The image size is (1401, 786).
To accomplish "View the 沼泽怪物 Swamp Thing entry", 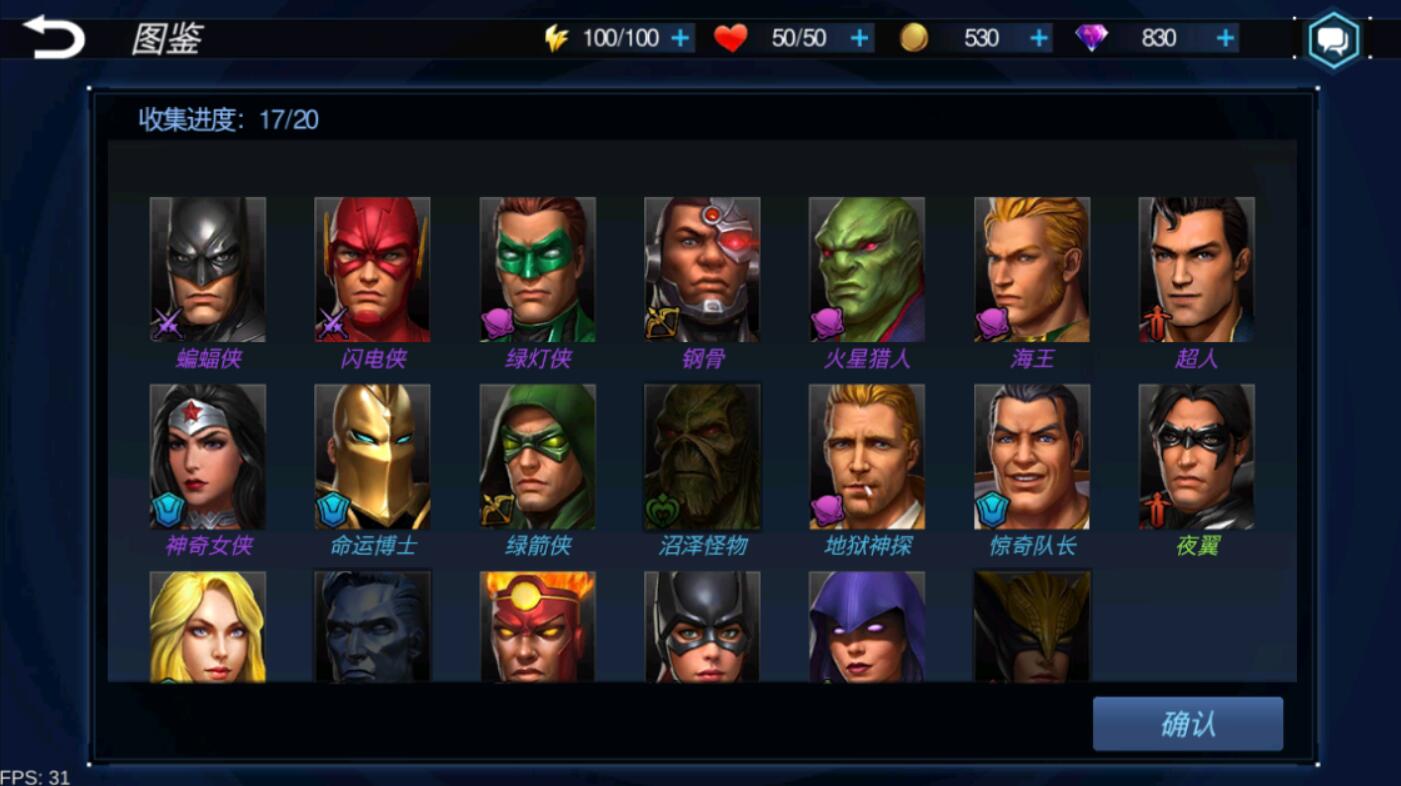I will pos(702,456).
